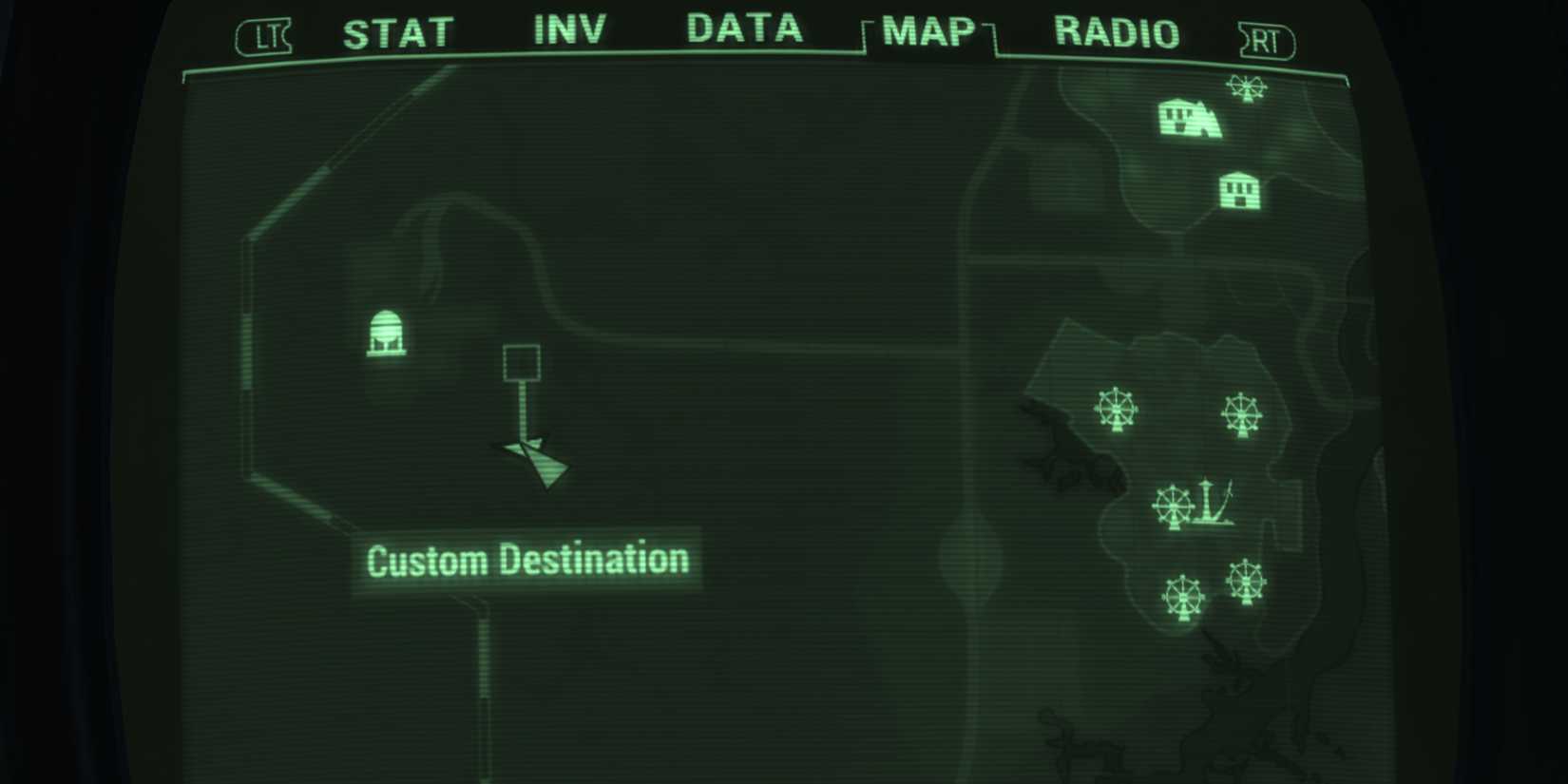Open the RADIO tab
The image size is (1568, 784).
(x=1114, y=31)
